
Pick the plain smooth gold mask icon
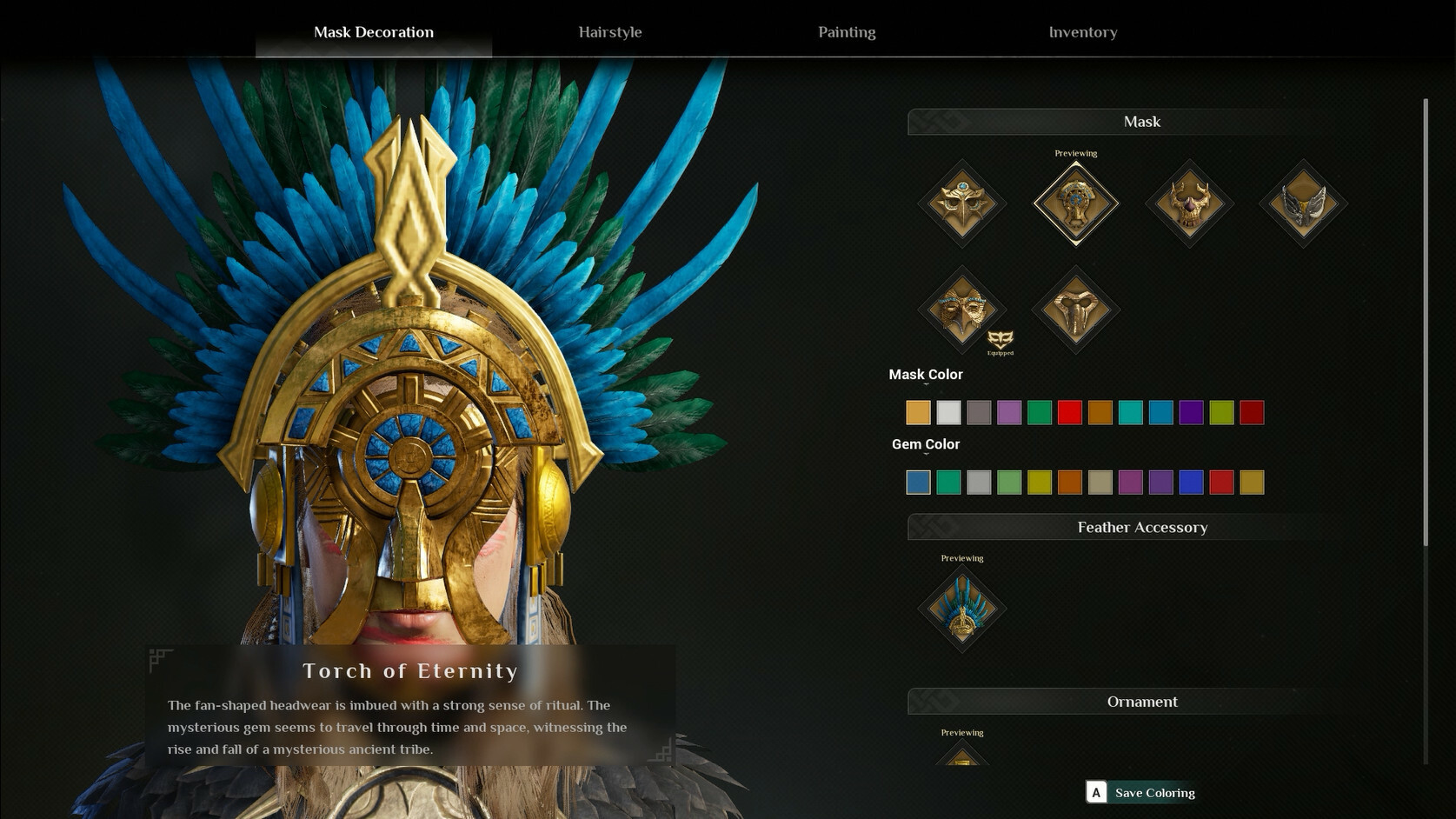pyautogui.click(x=1076, y=309)
